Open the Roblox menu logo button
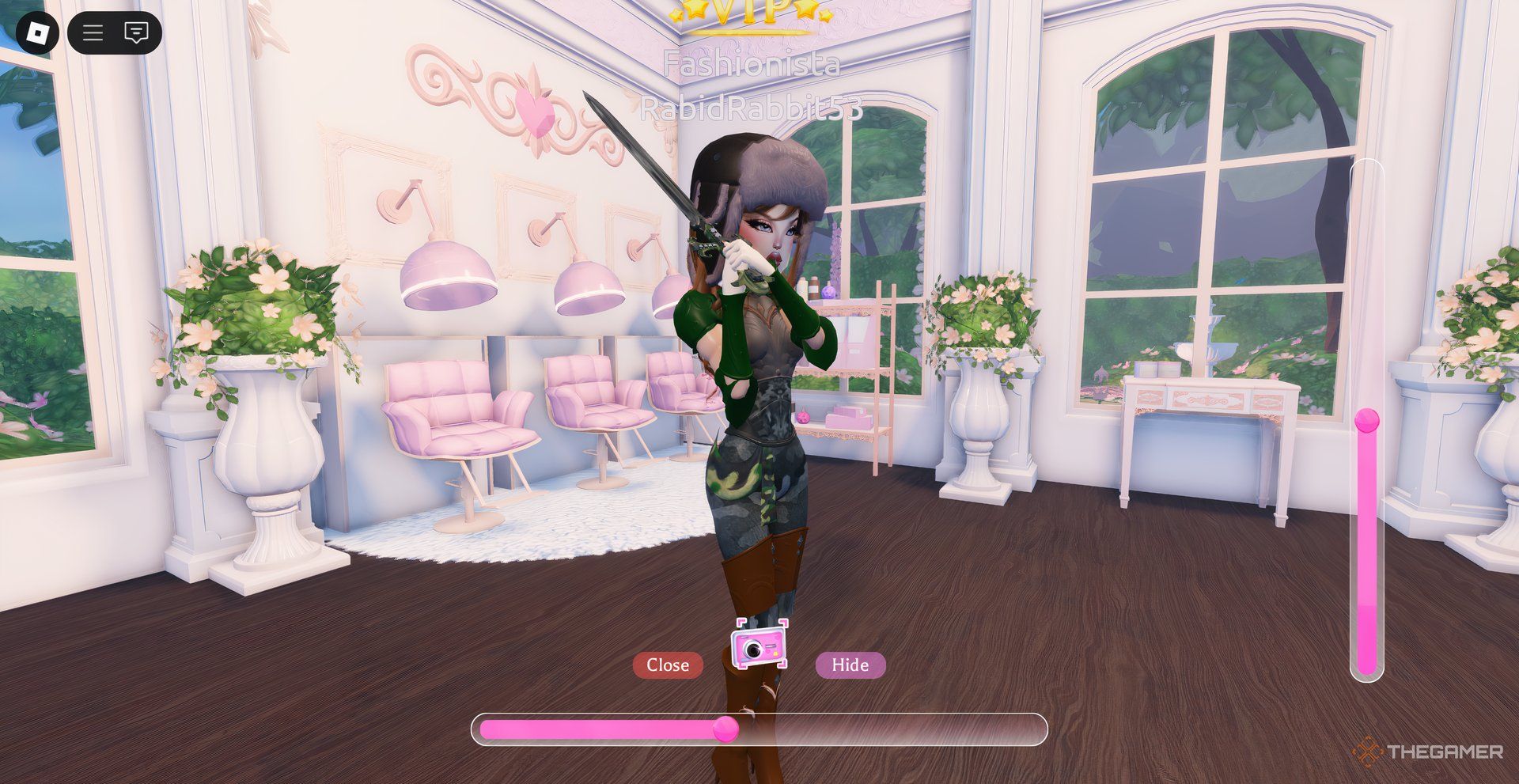Viewport: 1519px width, 784px height. point(38,32)
